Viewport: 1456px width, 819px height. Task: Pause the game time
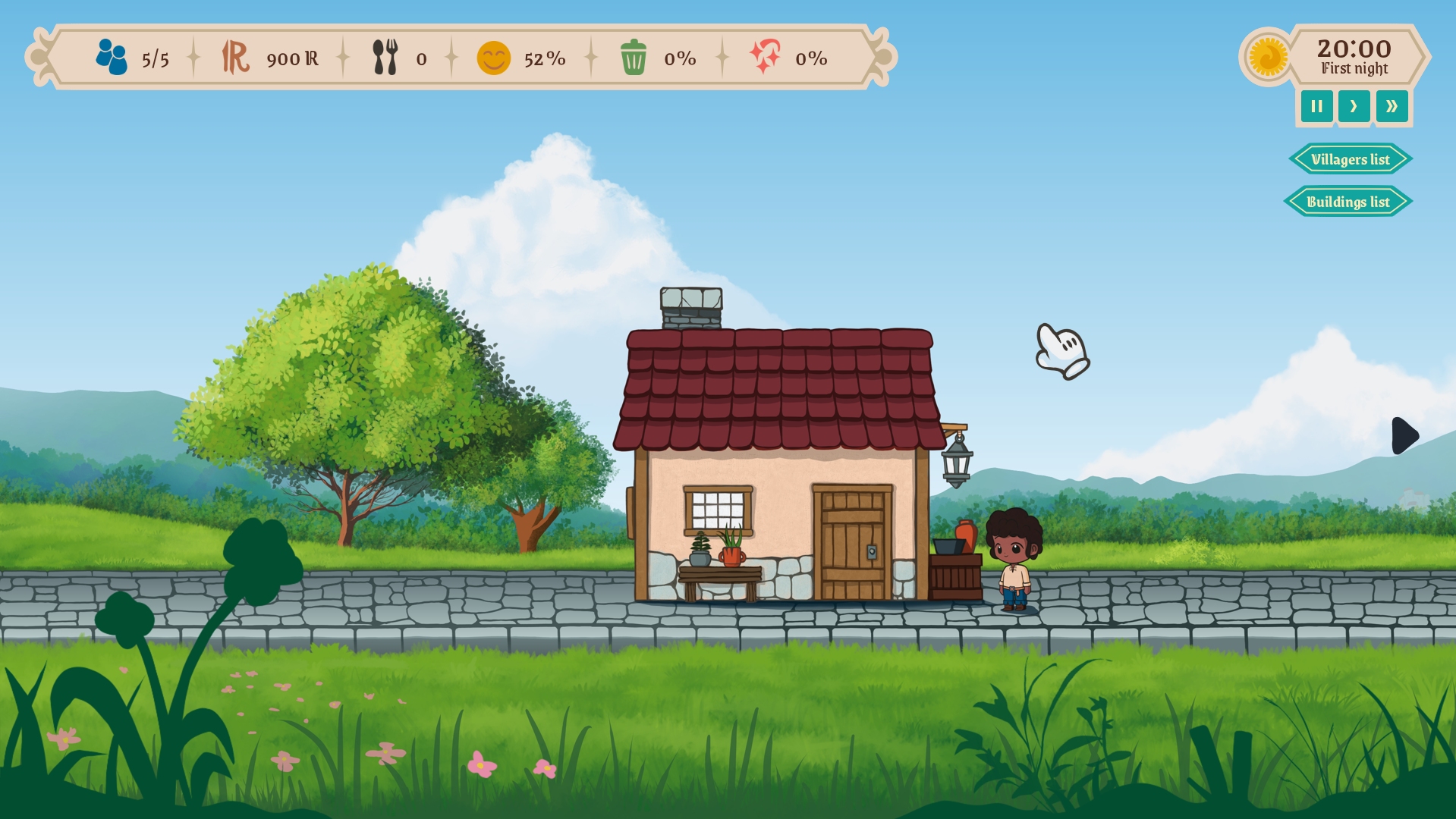(x=1316, y=106)
